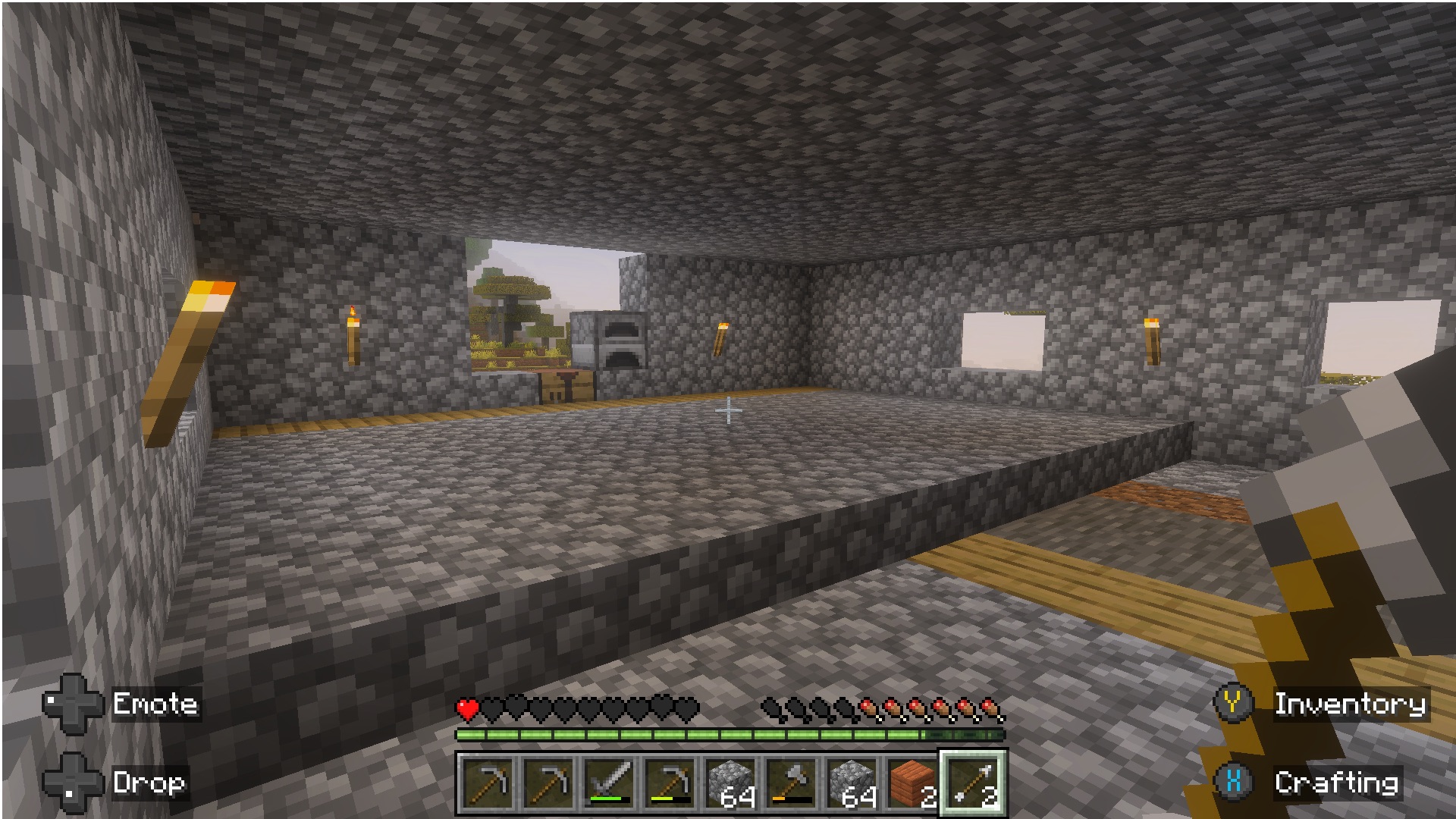
Task: Select the stone axe slot
Action: pos(792,783)
